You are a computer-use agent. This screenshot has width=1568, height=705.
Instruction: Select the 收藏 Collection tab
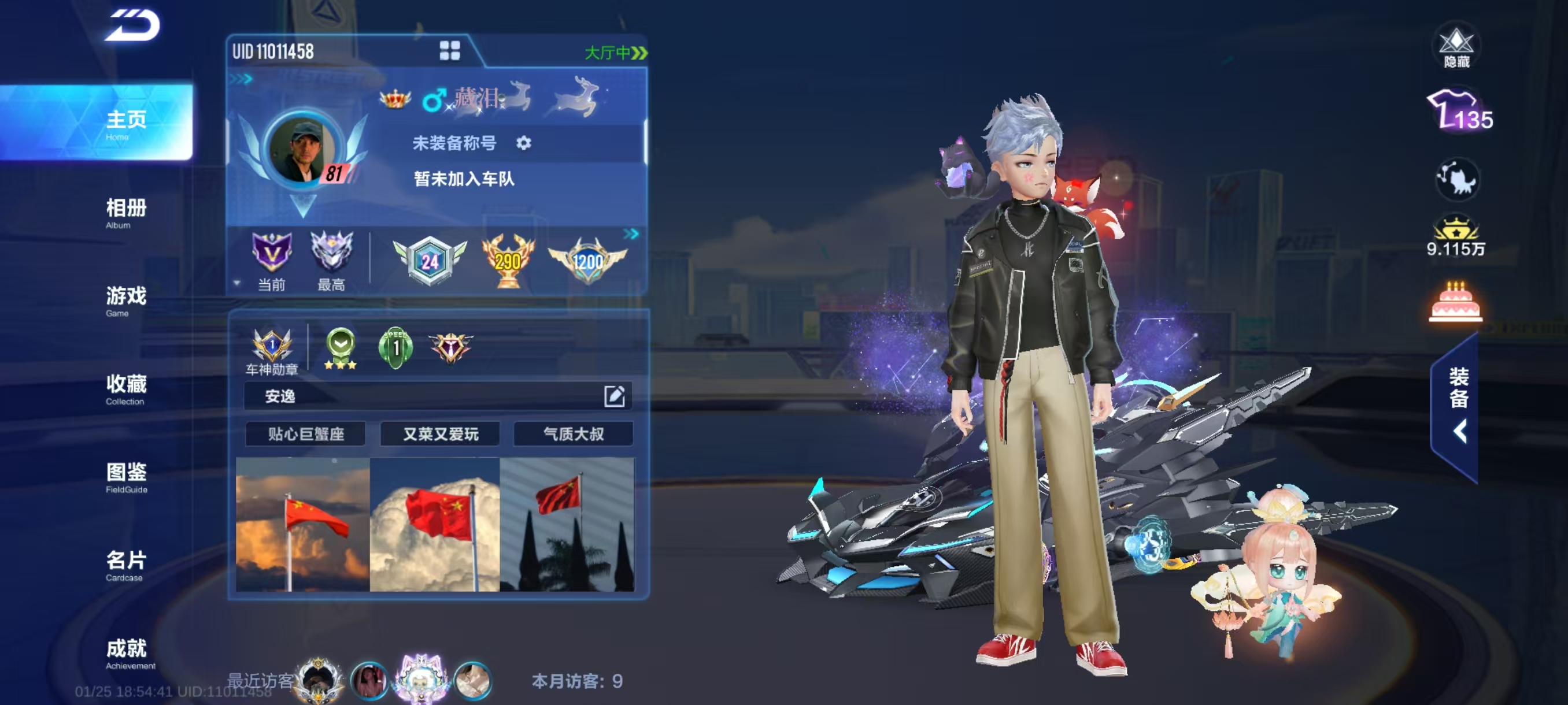click(126, 389)
